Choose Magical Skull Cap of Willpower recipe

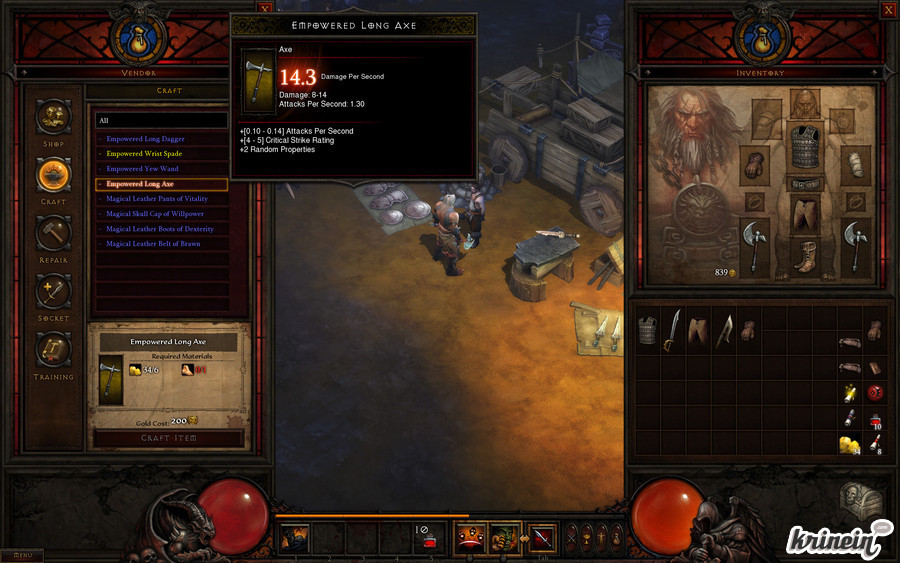[155, 214]
